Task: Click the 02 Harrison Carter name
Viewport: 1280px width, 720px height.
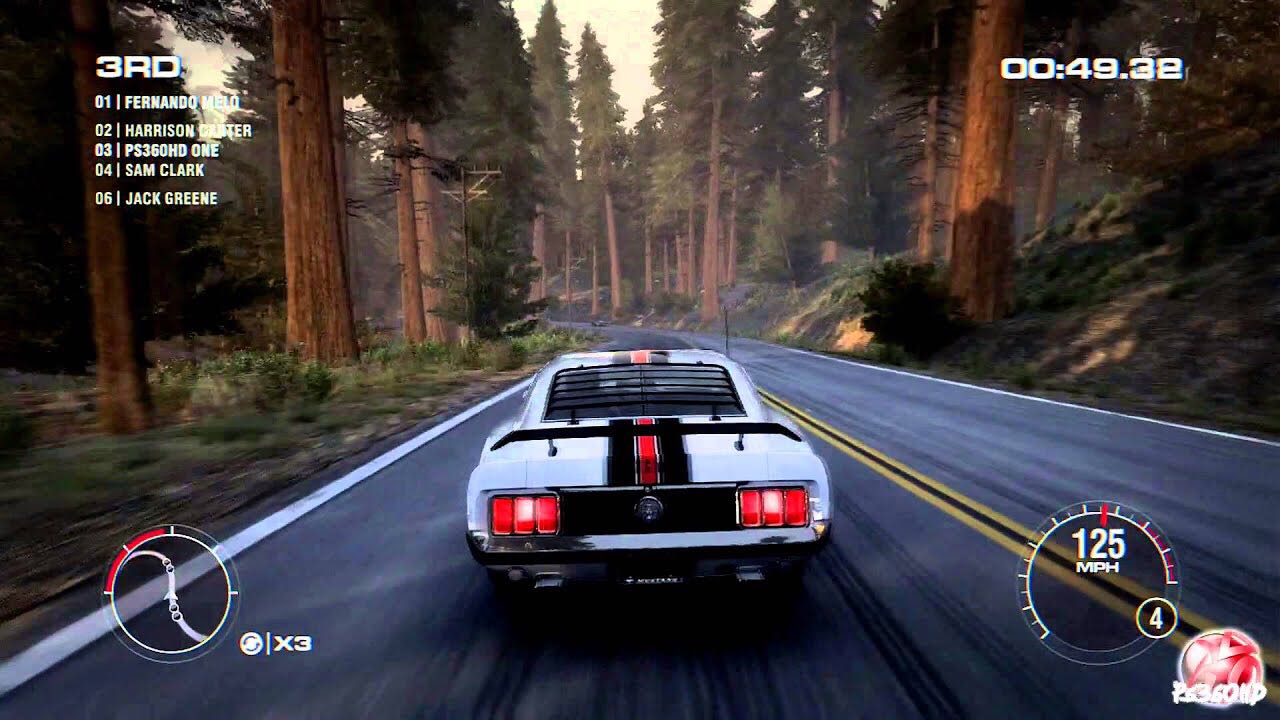Action: [x=172, y=131]
